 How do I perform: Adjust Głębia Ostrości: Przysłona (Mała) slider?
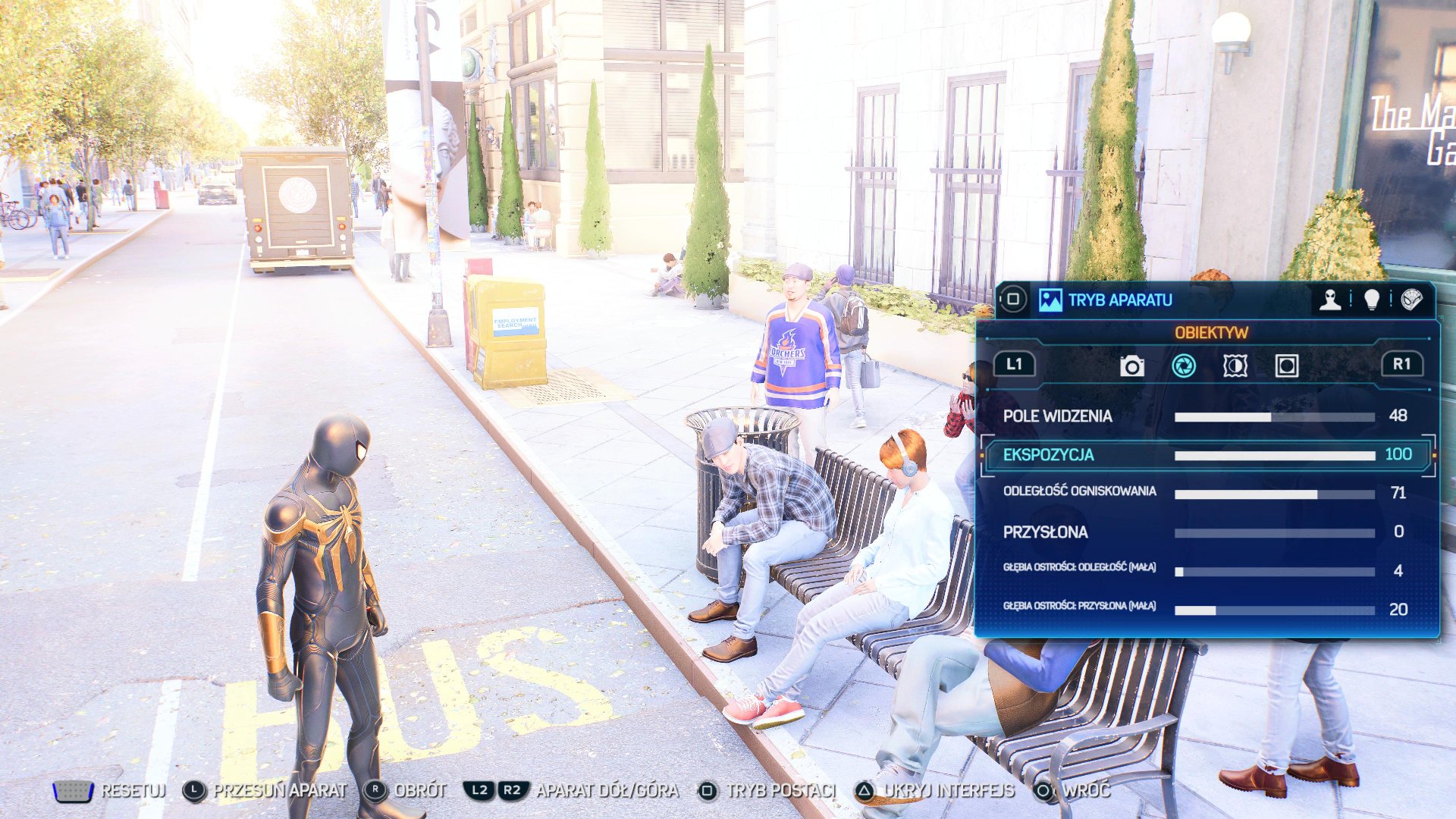point(1274,610)
